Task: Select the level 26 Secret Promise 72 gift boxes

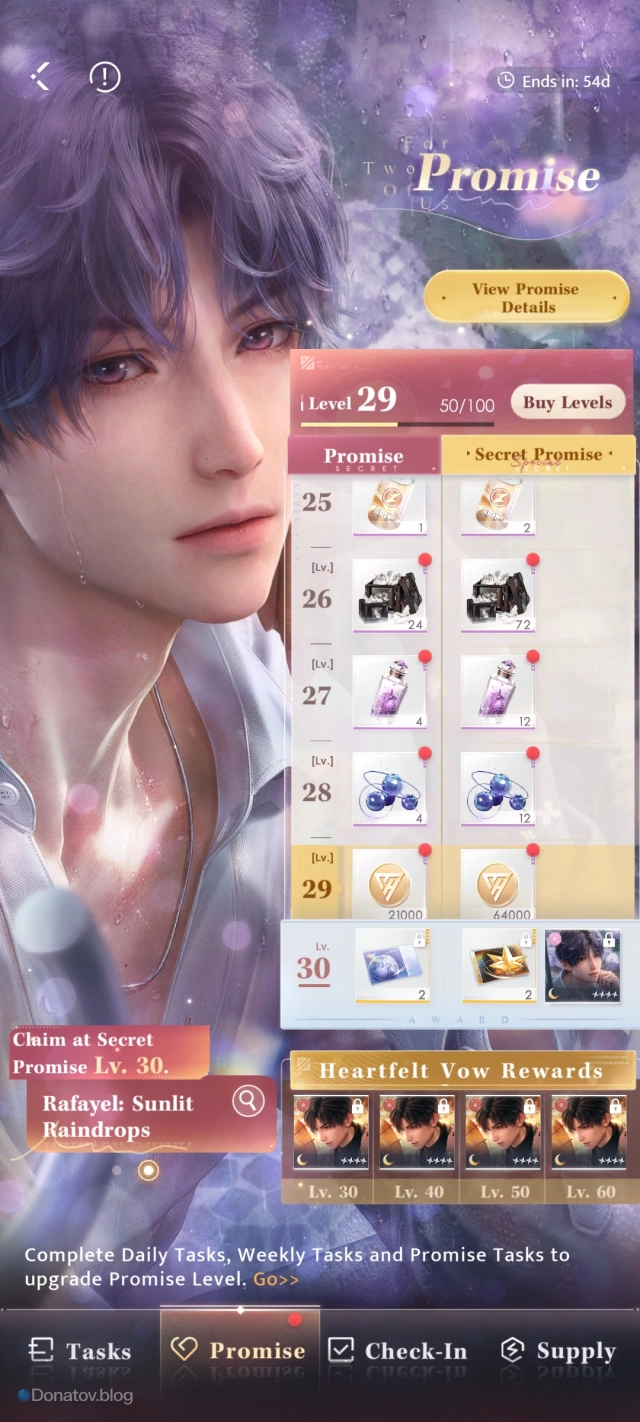Action: (x=497, y=596)
